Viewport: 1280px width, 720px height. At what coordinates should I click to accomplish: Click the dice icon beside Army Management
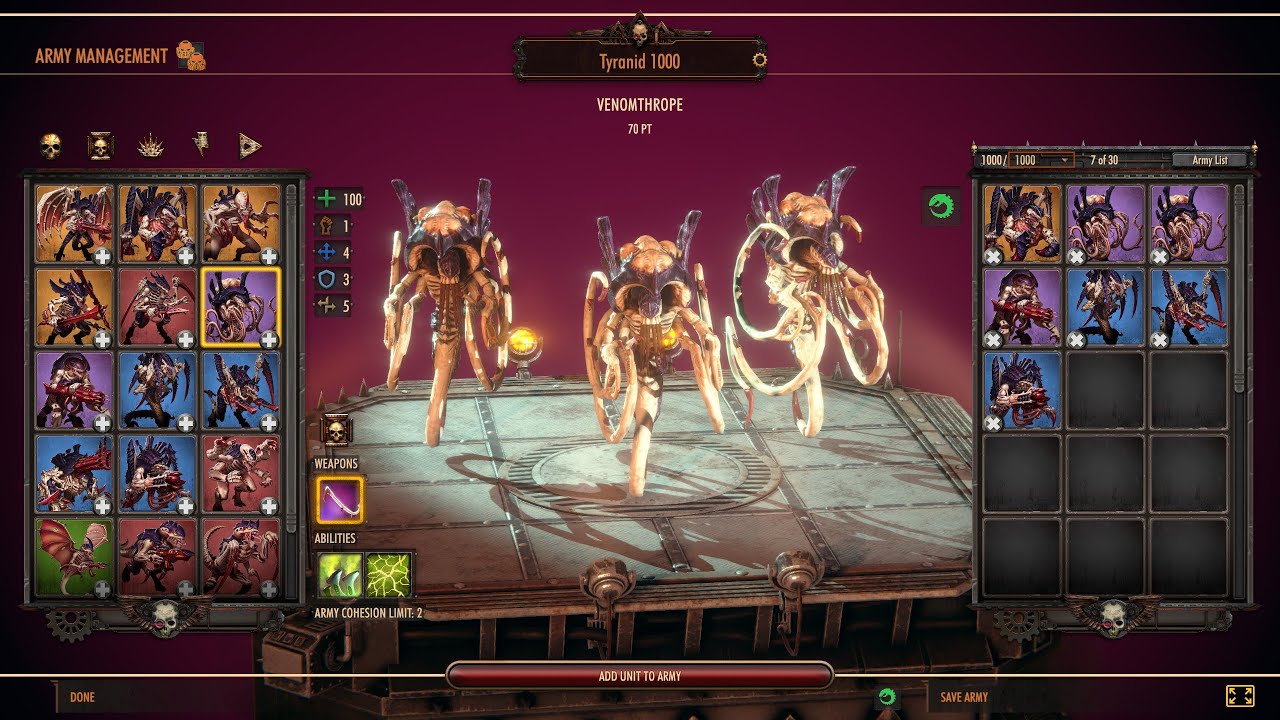click(x=190, y=56)
